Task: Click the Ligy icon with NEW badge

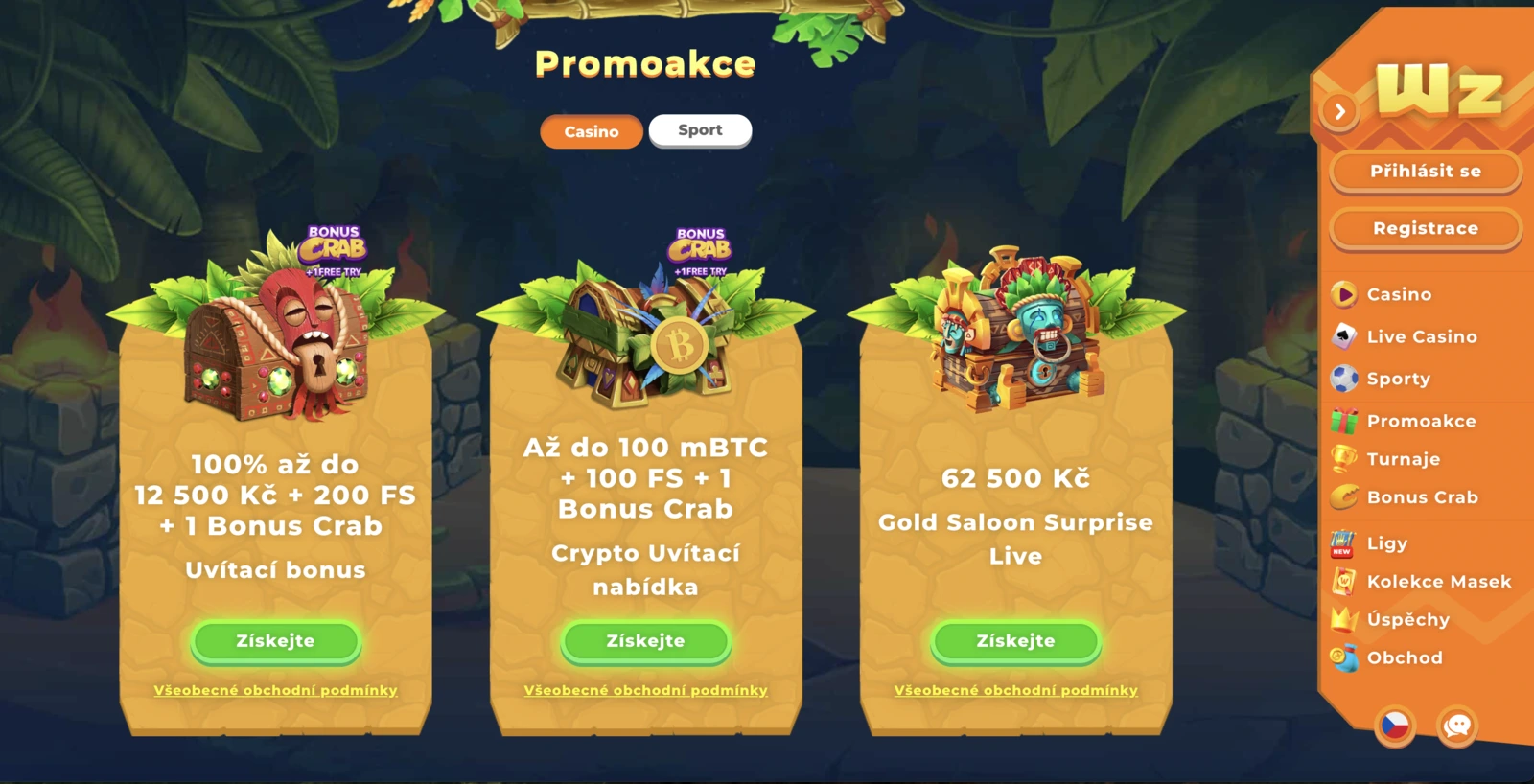Action: click(x=1345, y=543)
